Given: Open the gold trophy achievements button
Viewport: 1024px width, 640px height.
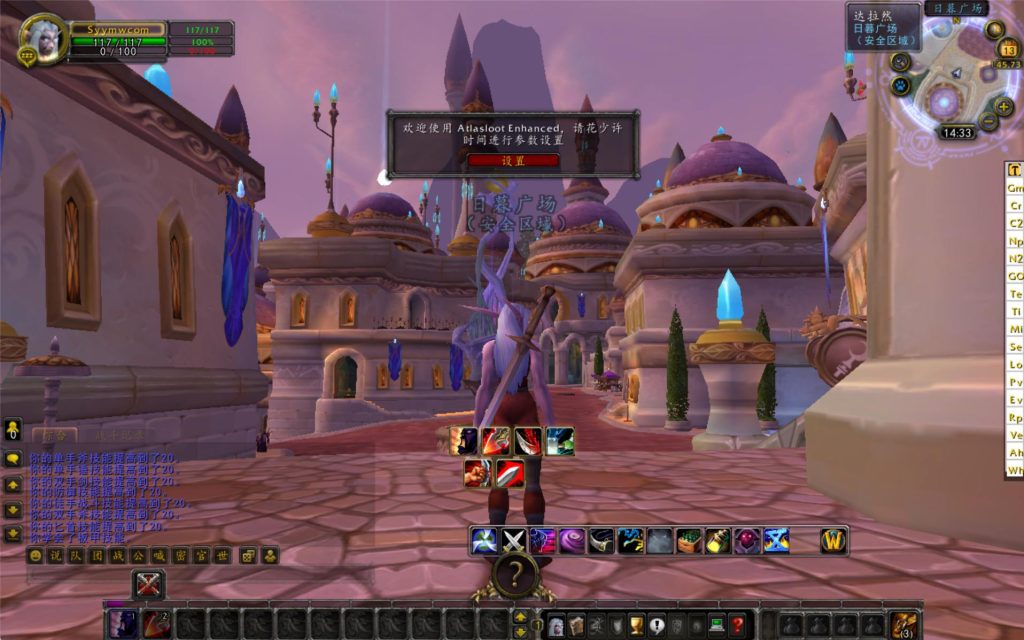Looking at the screenshot, I should click(635, 625).
